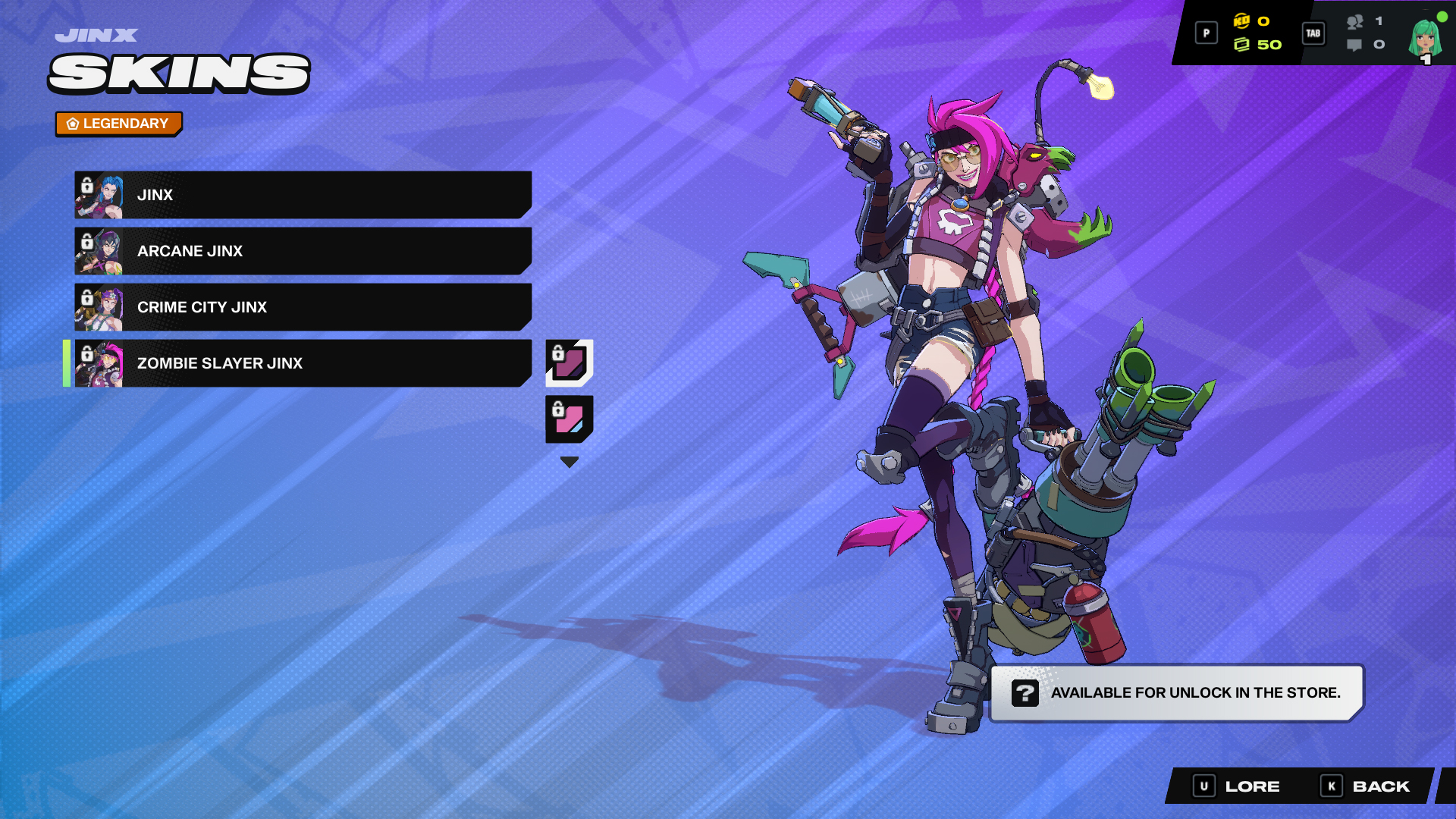Click the TAB key prompt icon
This screenshot has width=1456, height=819.
click(1314, 33)
